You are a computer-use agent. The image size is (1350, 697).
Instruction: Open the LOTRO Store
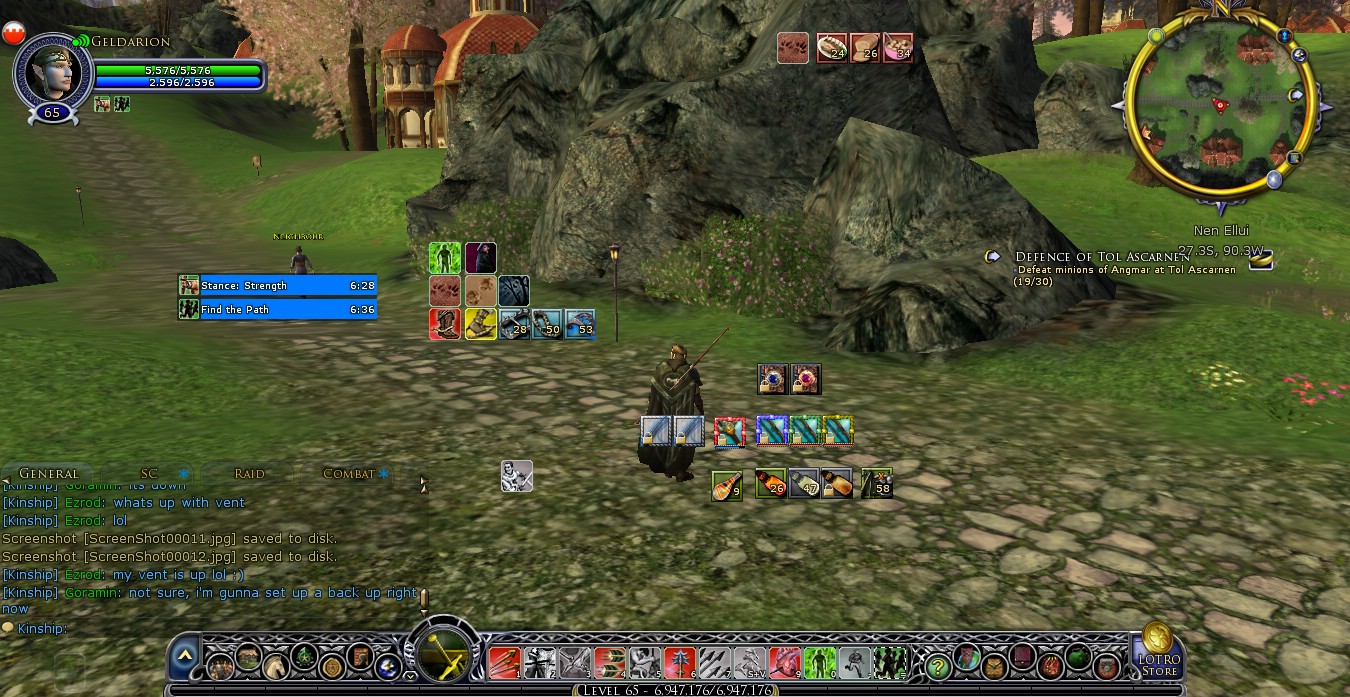pos(1158,648)
